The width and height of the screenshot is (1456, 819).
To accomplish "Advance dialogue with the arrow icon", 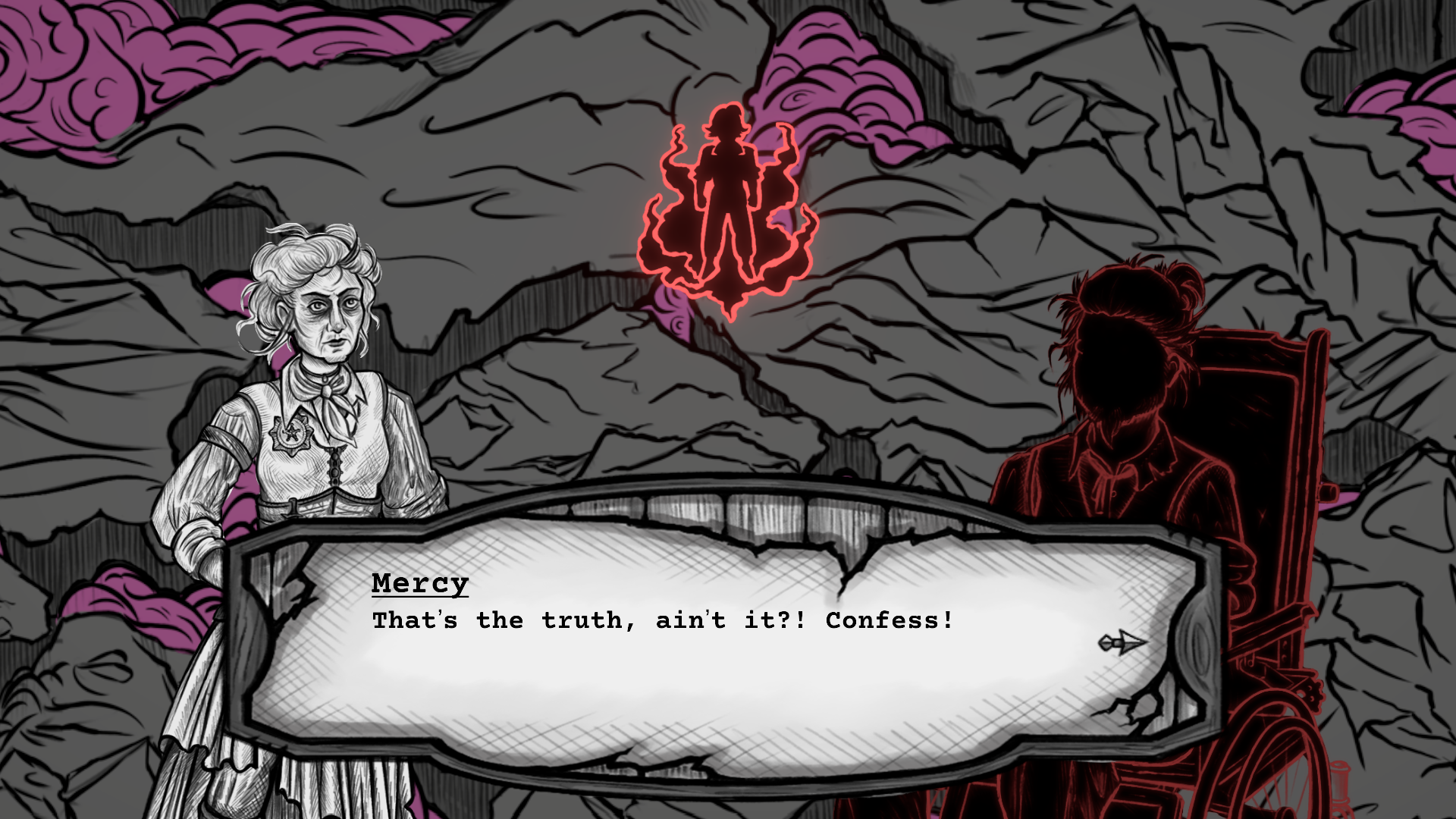I will point(1122,644).
